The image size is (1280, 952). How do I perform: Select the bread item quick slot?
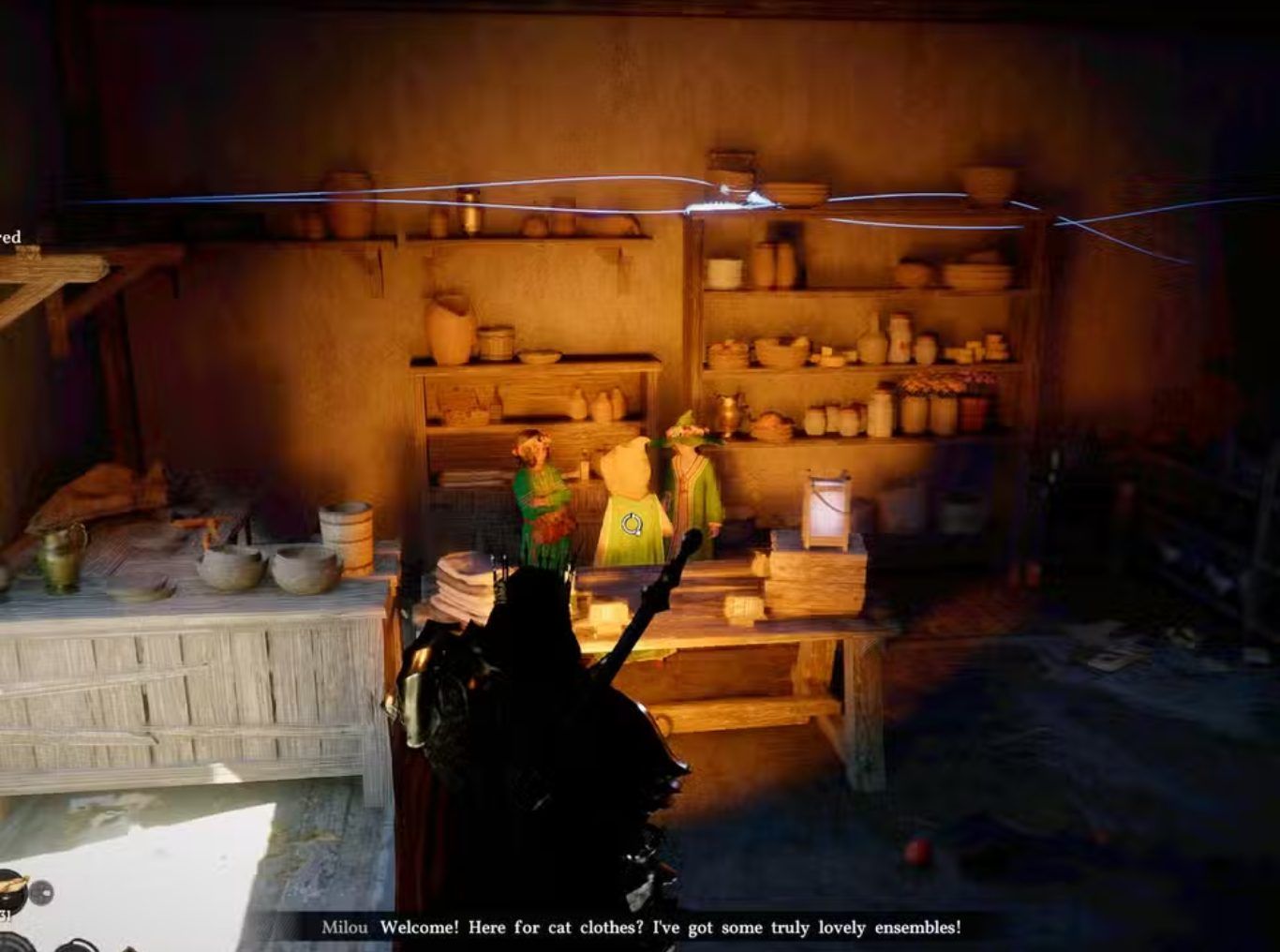11,889
